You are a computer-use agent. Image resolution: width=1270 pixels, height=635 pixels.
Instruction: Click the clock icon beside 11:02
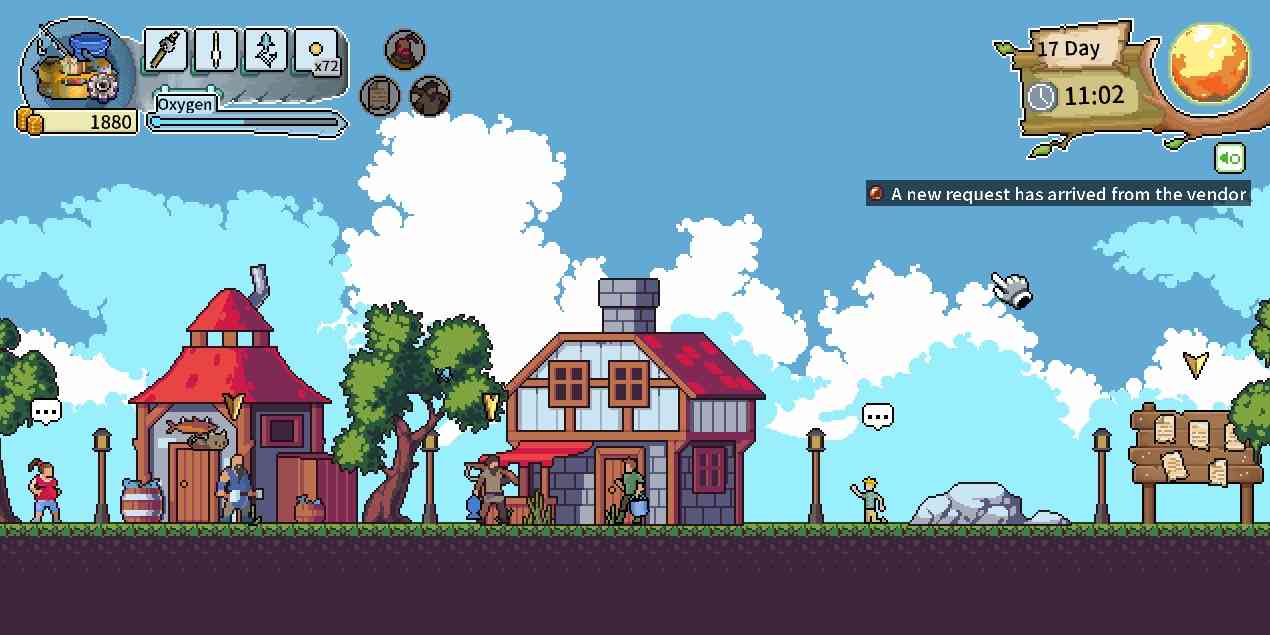click(1042, 97)
